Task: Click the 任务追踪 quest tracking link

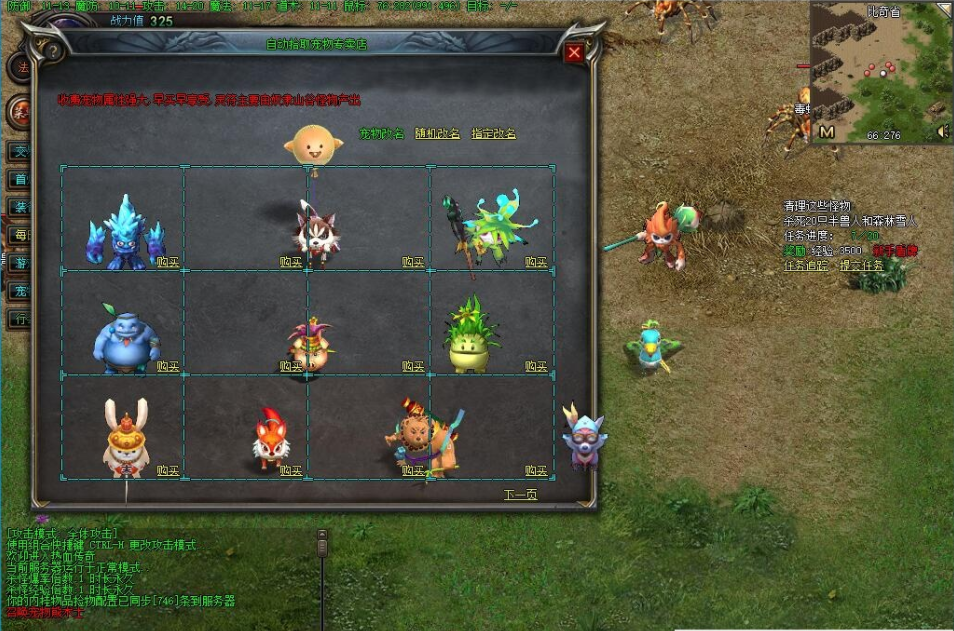Action: coord(806,266)
